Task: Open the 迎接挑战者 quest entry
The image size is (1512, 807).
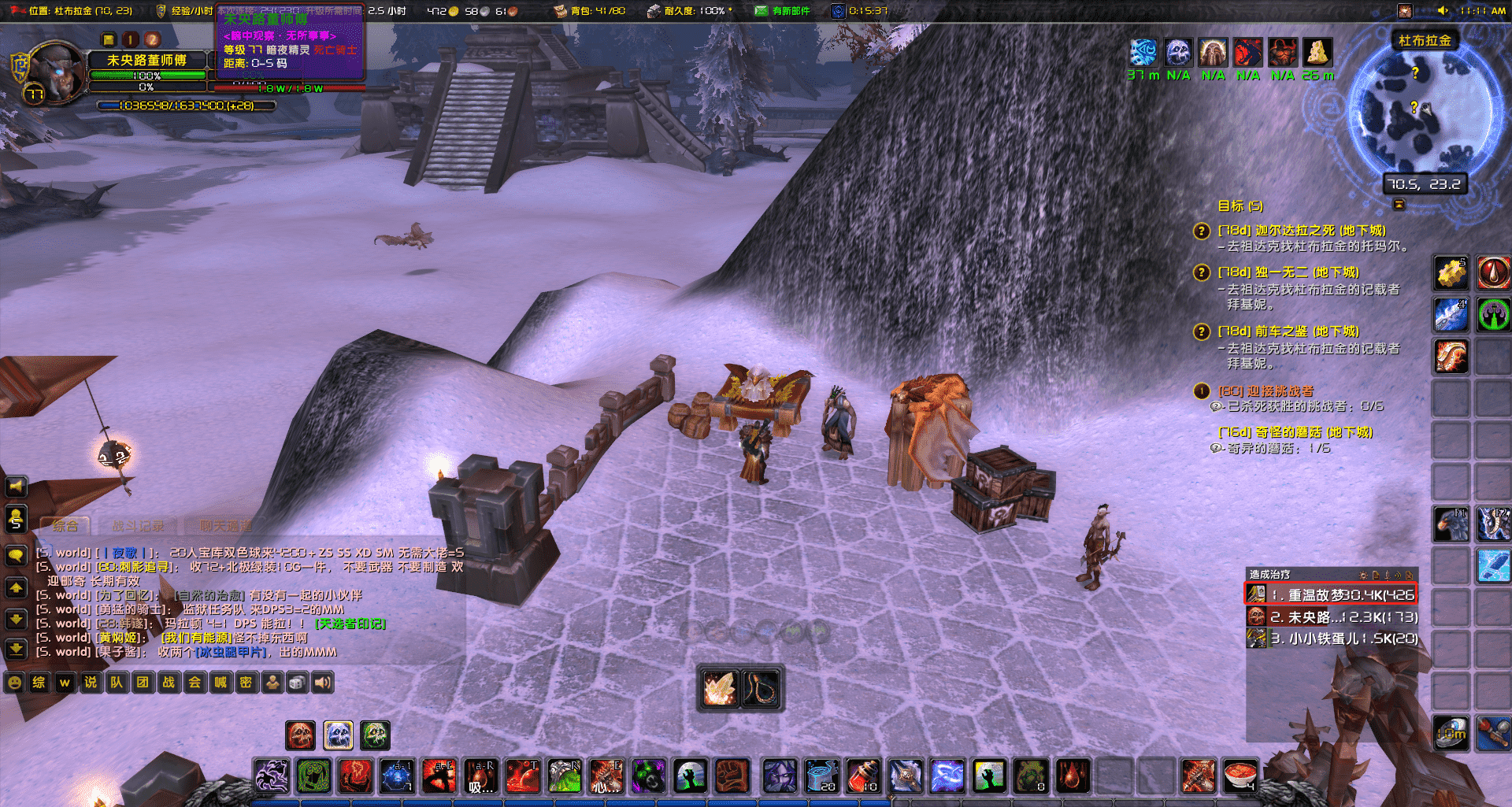Action: point(1266,391)
